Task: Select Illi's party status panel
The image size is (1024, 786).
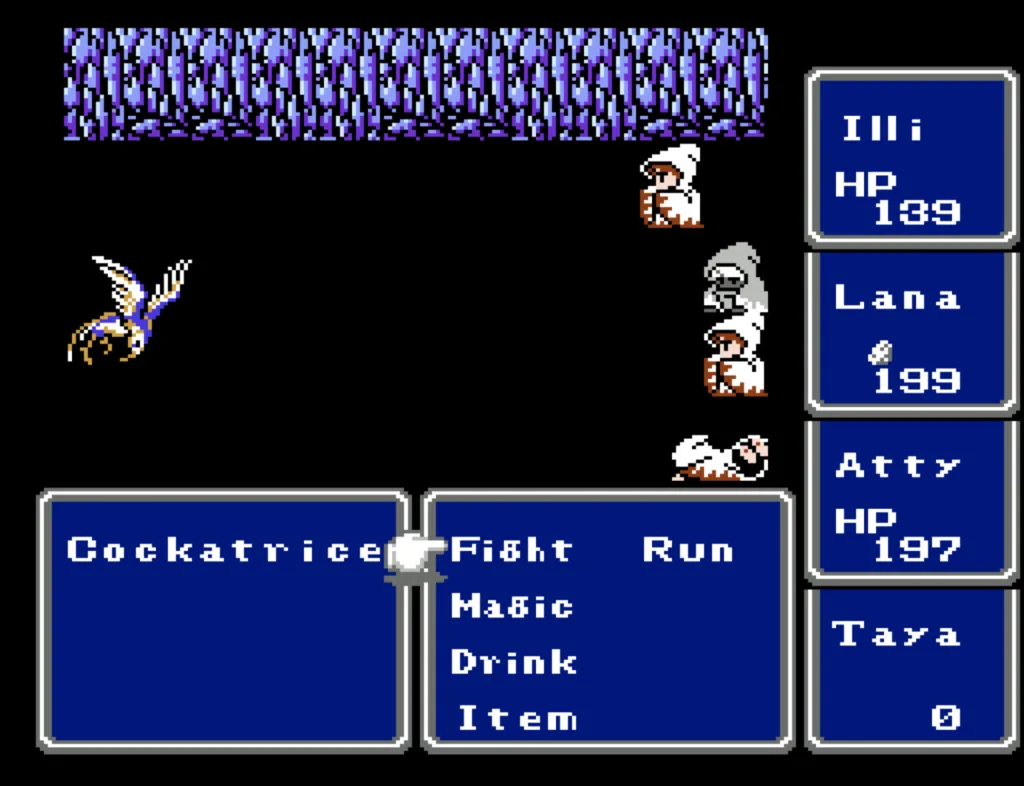Action: coord(910,157)
